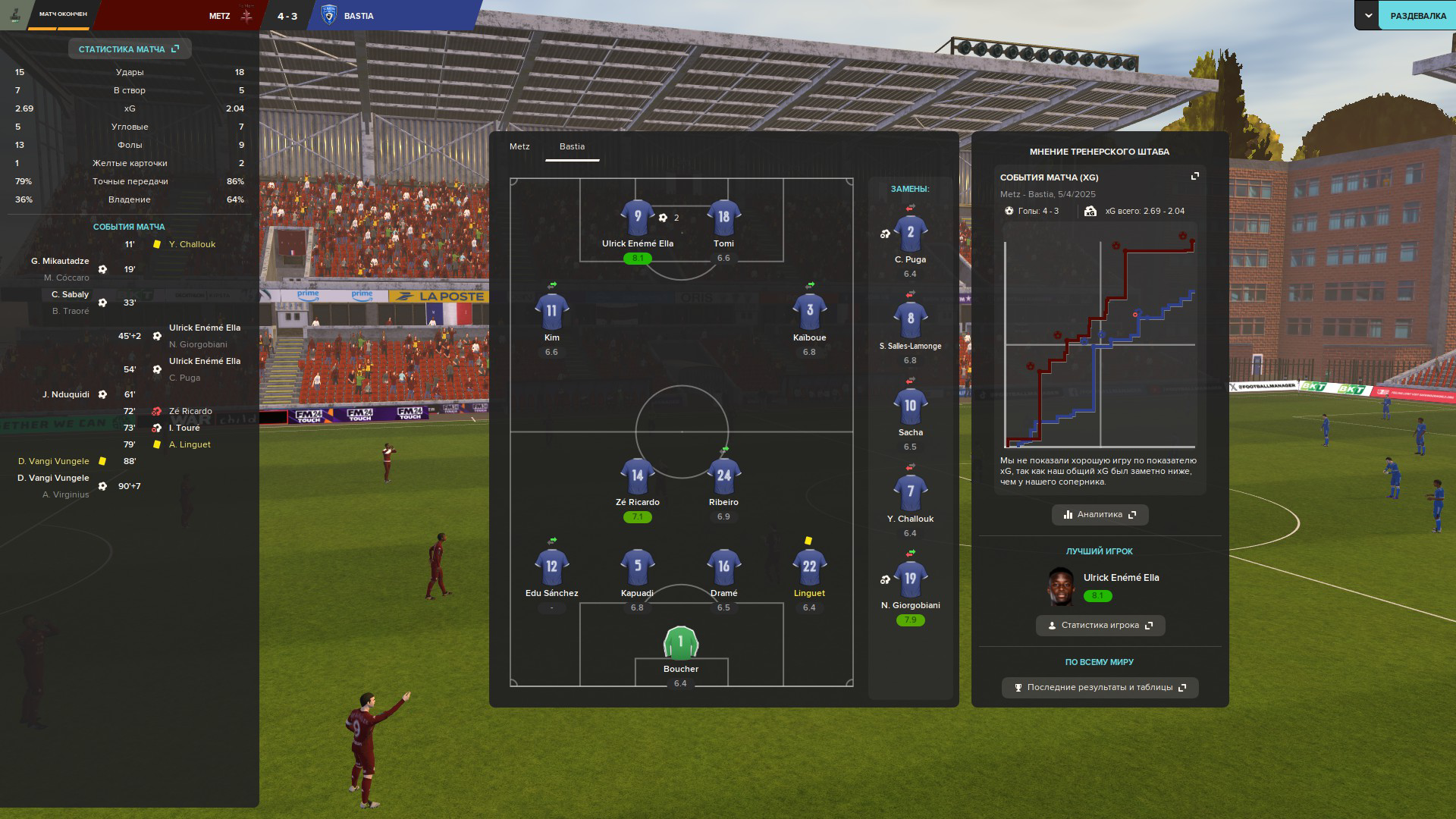Select Kaïboue's number 3 shirt
Viewport: 1456px width, 819px height.
[x=809, y=311]
